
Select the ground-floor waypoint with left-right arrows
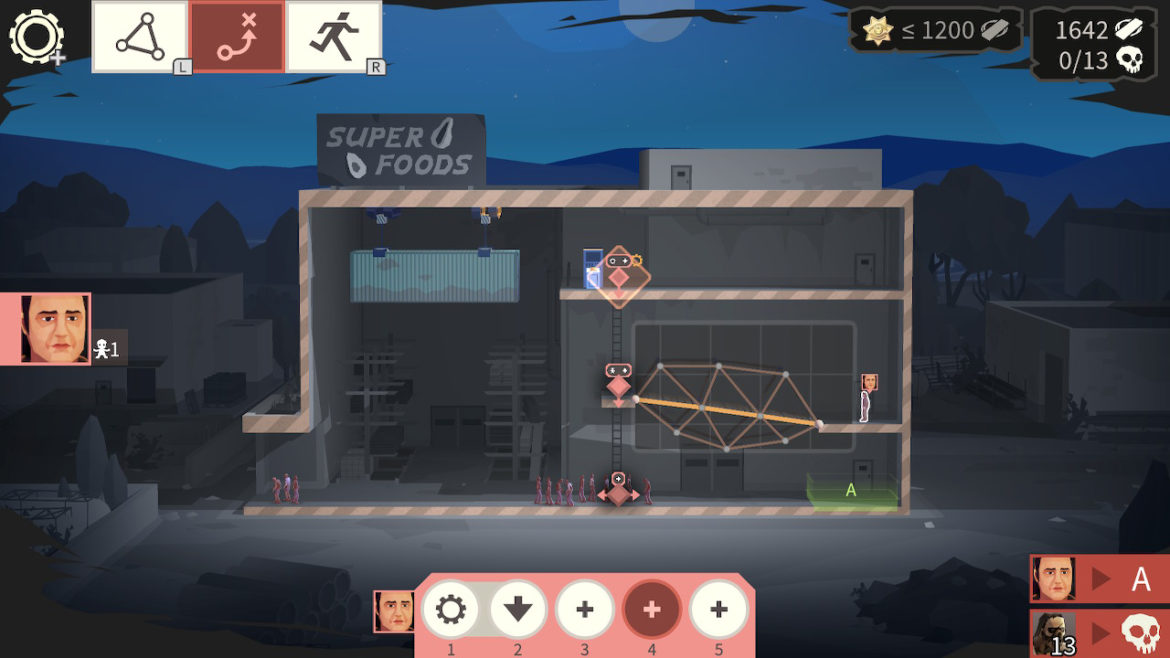point(618,492)
